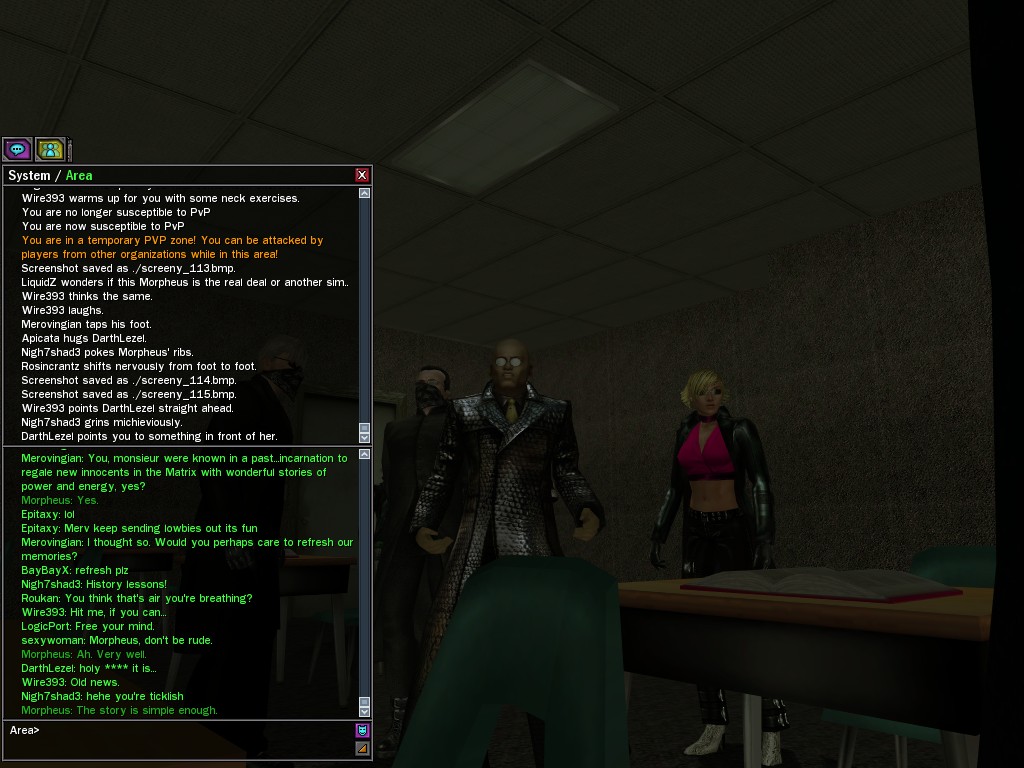Open the purple mask emote button
The image size is (1024, 768).
[x=362, y=730]
